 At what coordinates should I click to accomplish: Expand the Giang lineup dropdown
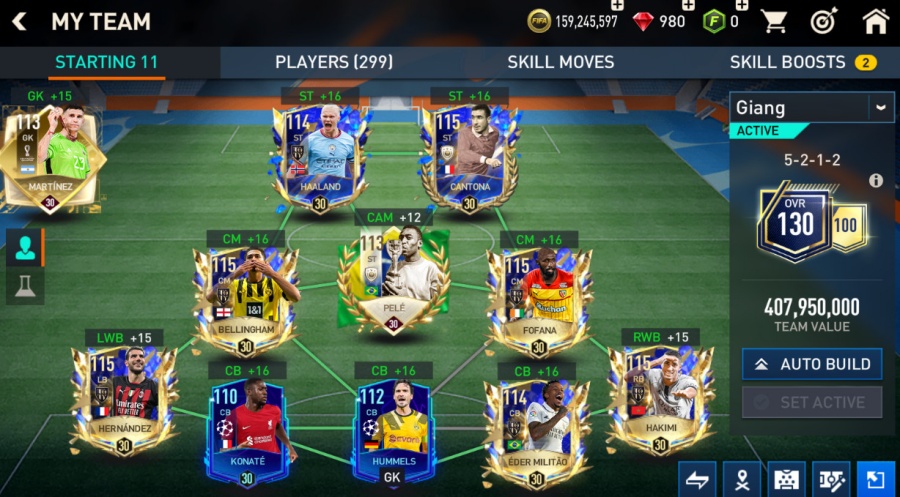(880, 107)
